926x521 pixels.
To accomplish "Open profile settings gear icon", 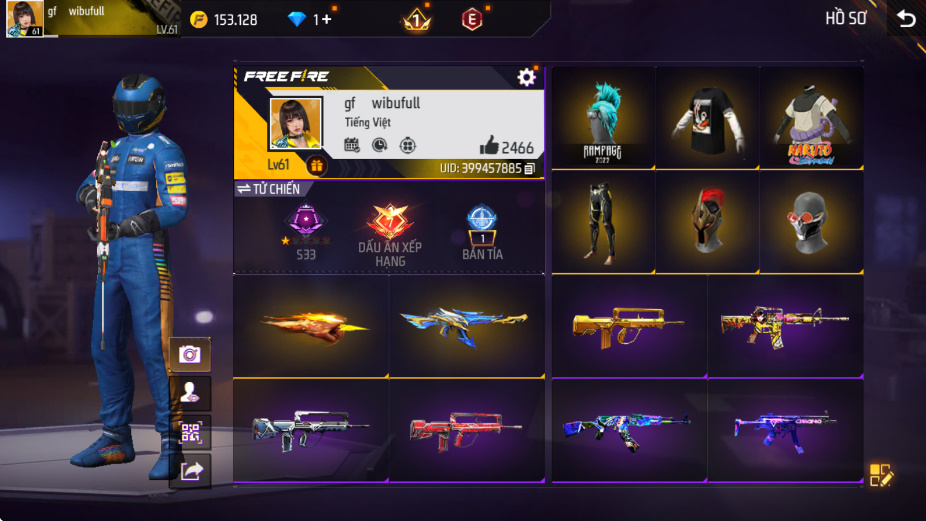I will [526, 77].
